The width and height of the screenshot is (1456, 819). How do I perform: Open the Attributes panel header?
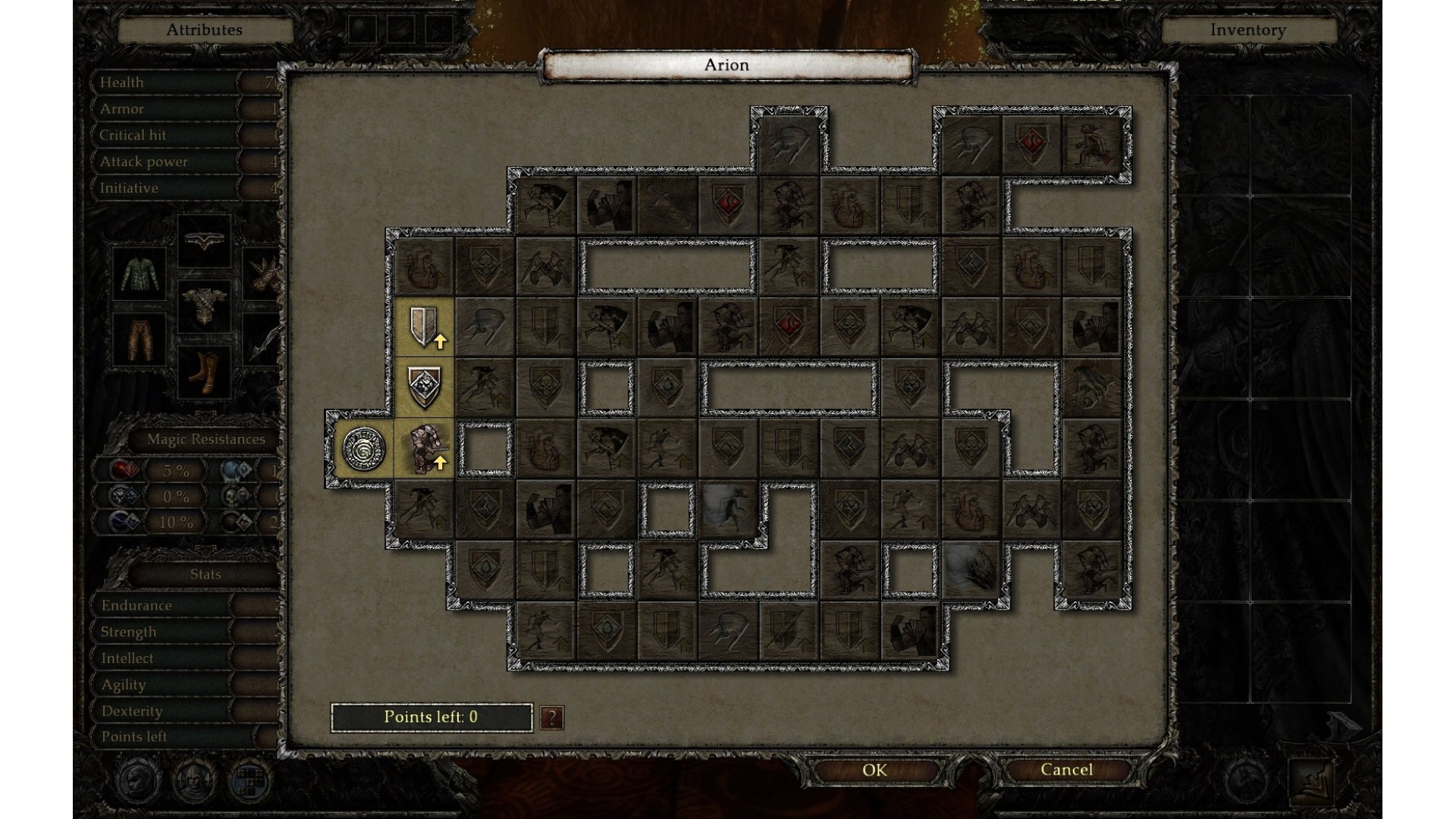tap(205, 30)
